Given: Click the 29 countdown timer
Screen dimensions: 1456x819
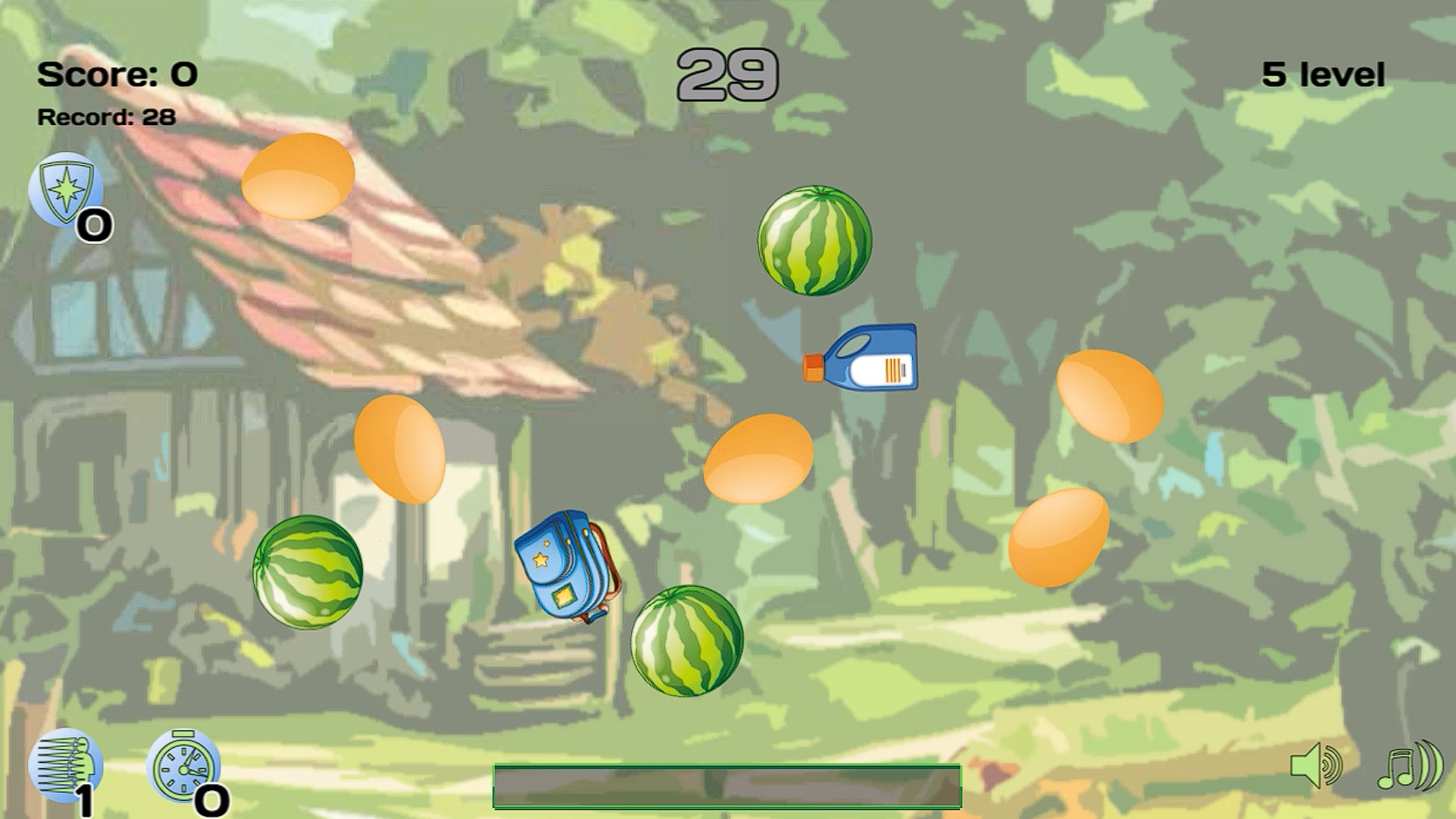Looking at the screenshot, I should point(728,76).
